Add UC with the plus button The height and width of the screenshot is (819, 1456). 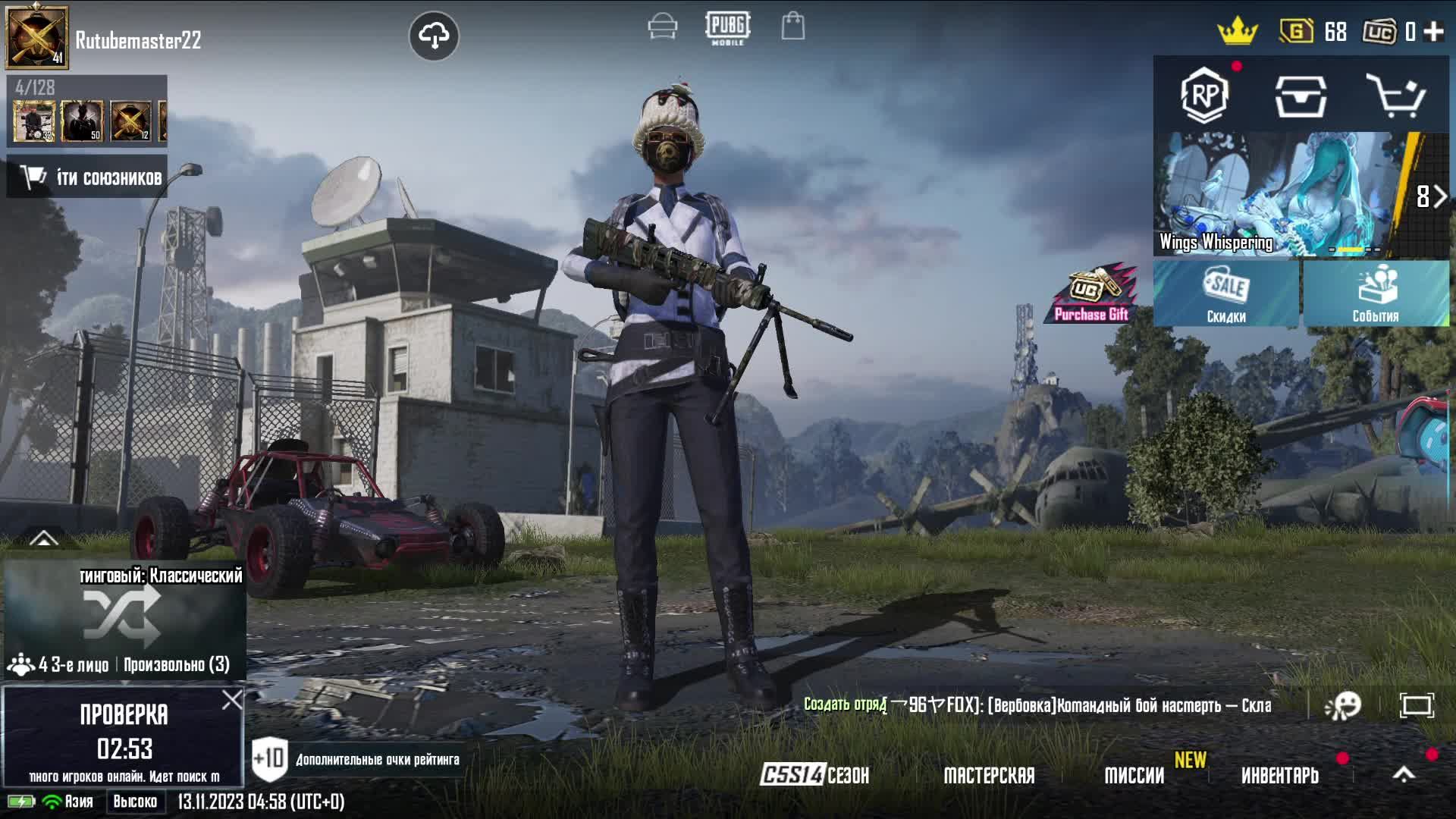pyautogui.click(x=1433, y=31)
